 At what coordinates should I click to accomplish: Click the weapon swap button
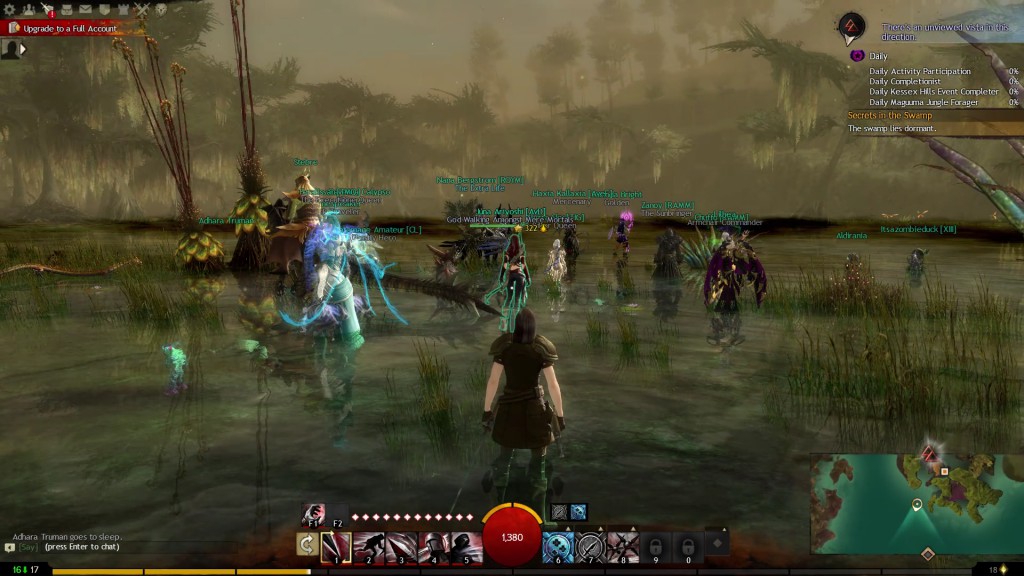click(306, 544)
